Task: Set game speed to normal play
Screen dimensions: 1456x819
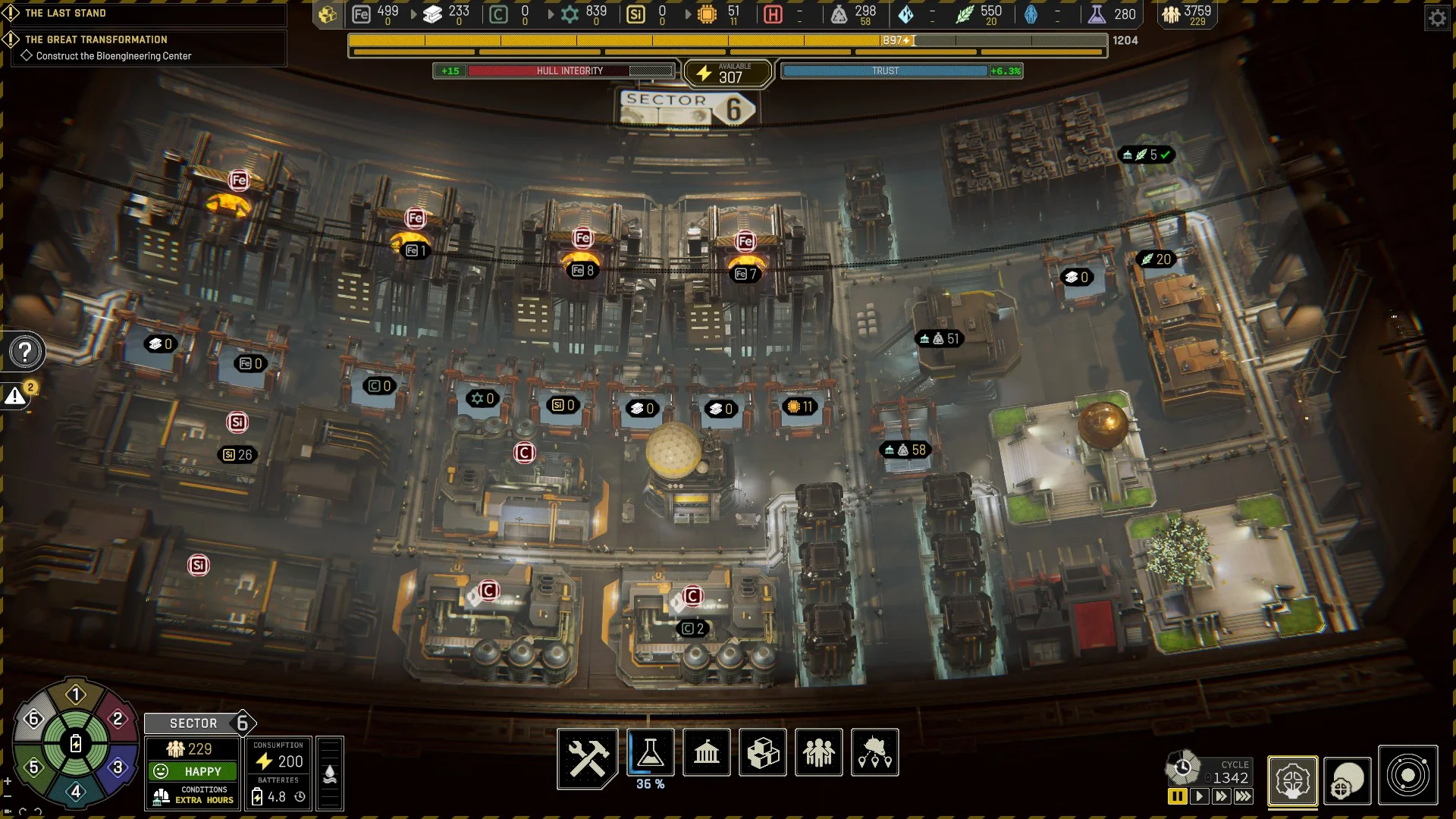Action: tap(1199, 796)
